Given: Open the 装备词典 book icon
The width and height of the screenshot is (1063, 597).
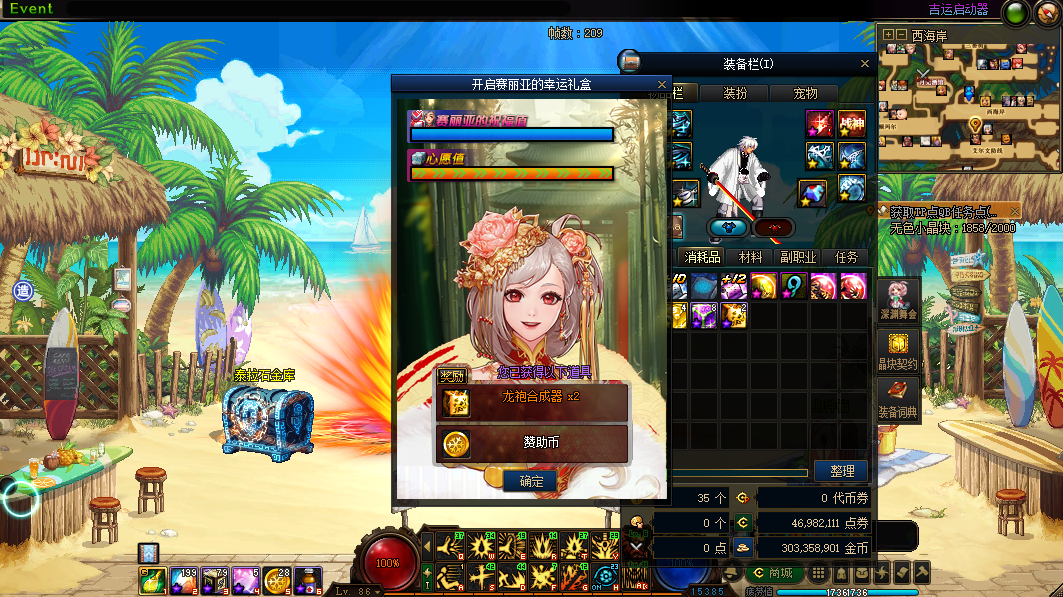Looking at the screenshot, I should pos(898,398).
